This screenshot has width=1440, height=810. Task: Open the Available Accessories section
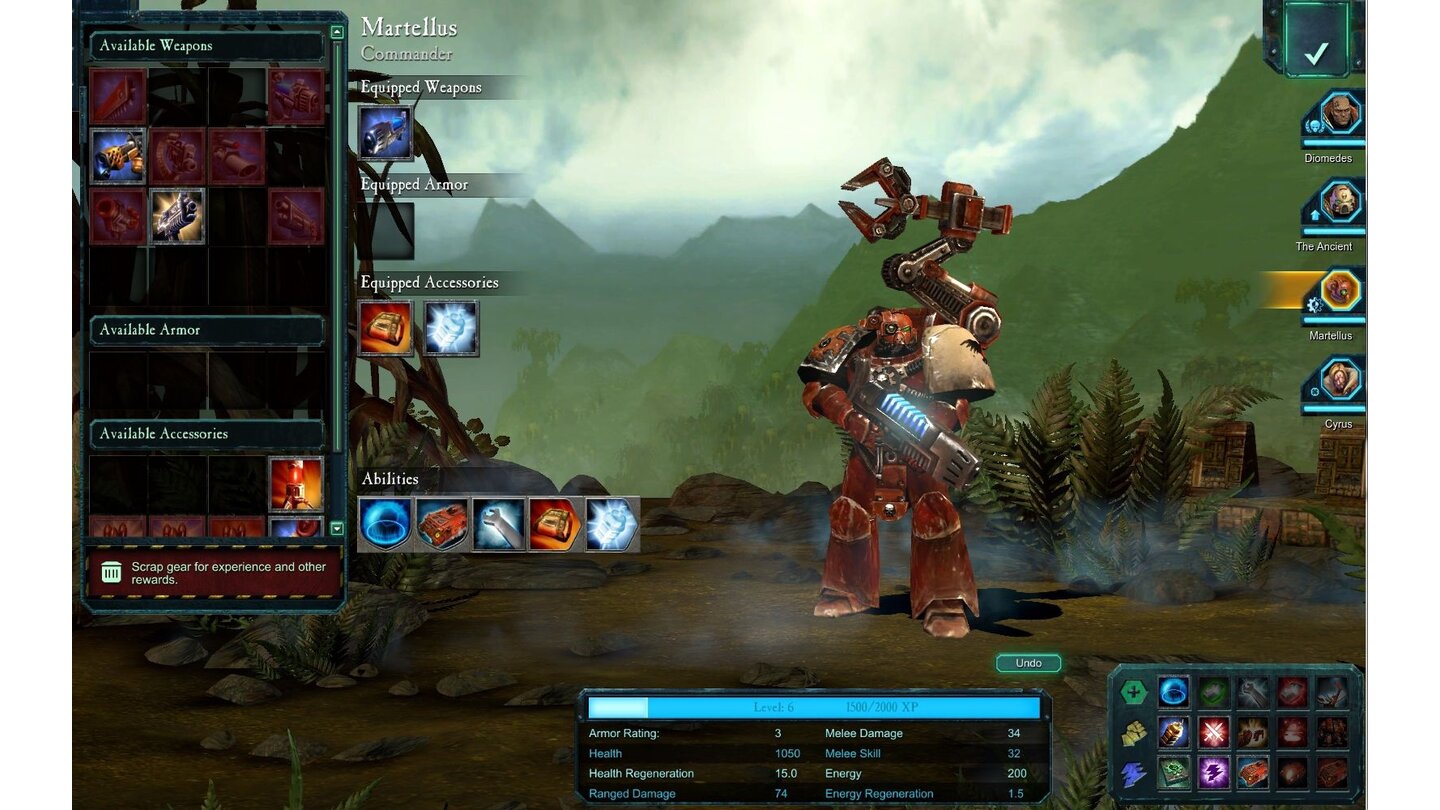click(207, 433)
